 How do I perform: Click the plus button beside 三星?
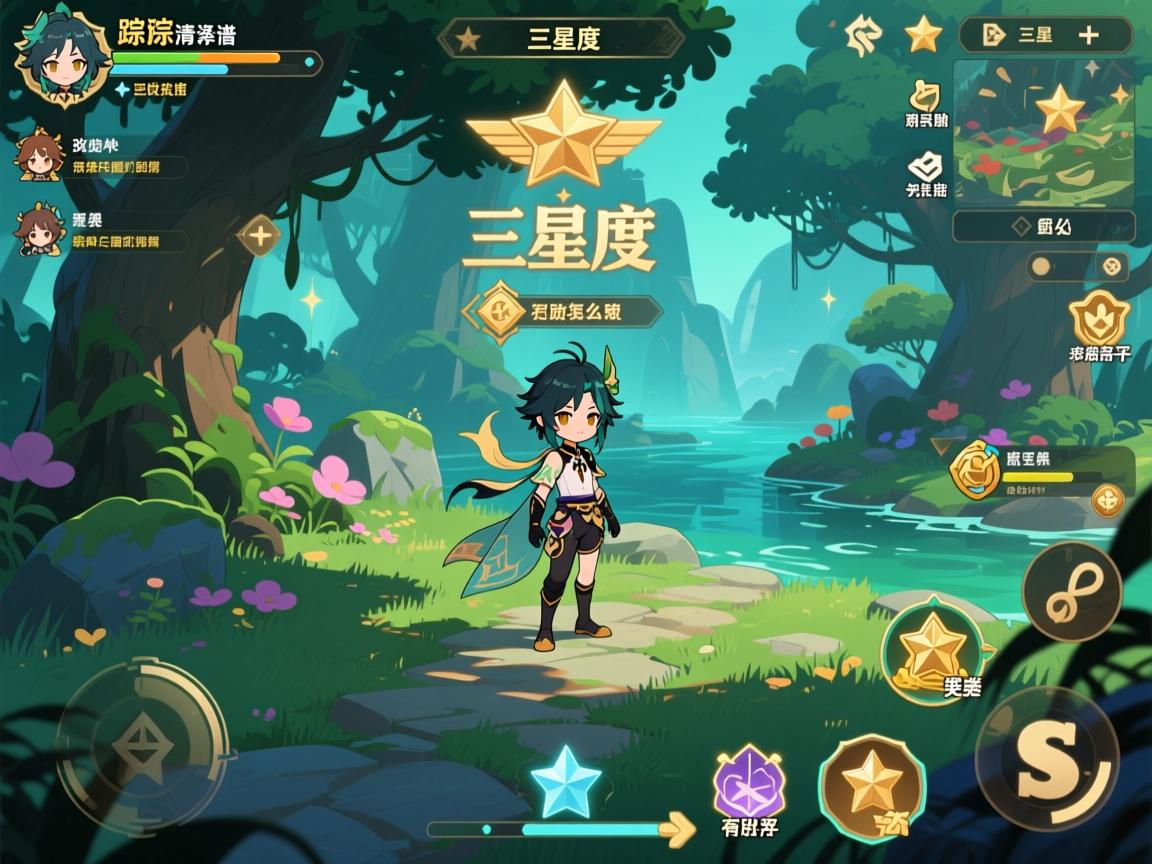[1088, 36]
